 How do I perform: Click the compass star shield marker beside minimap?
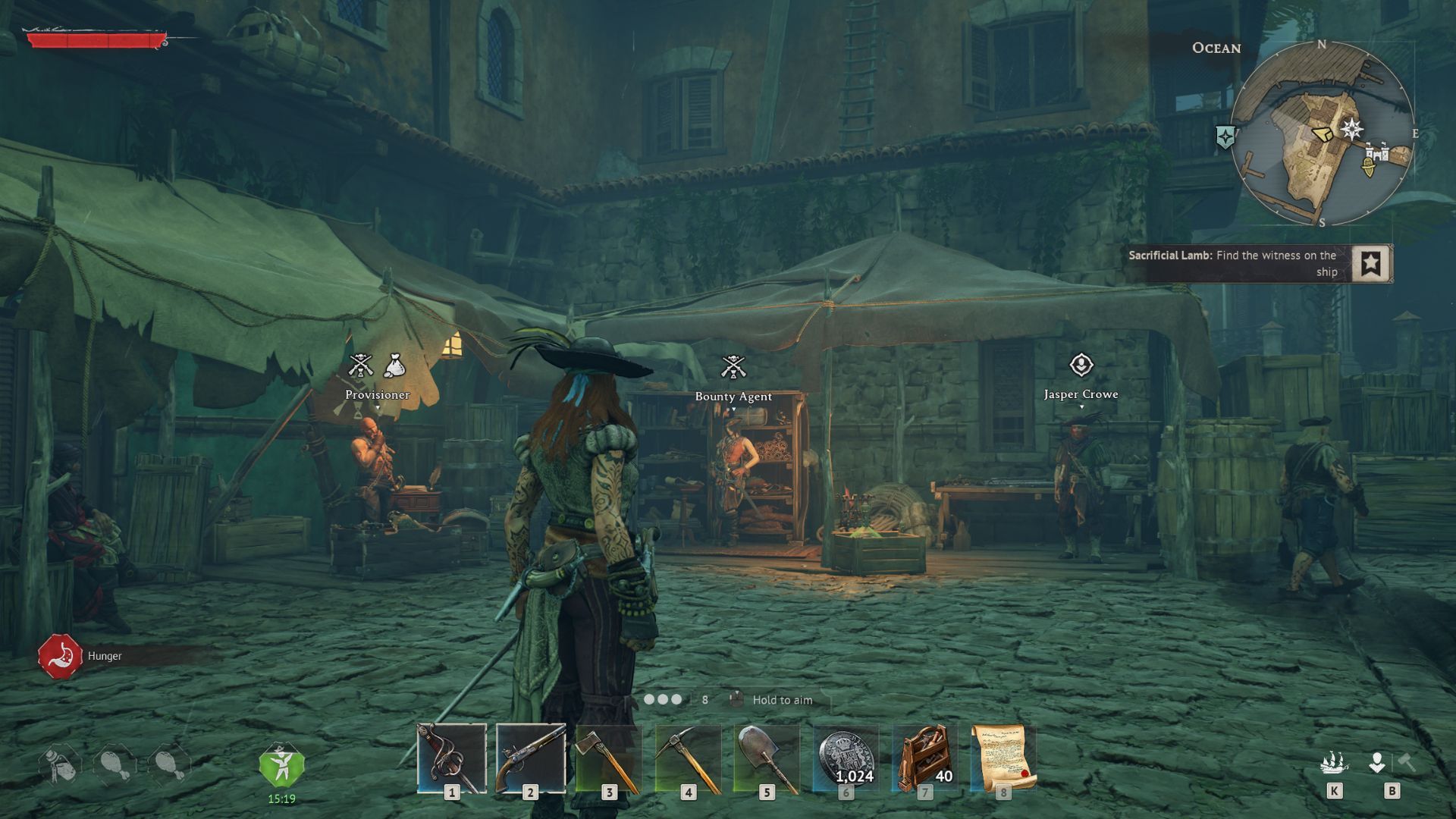[1225, 137]
